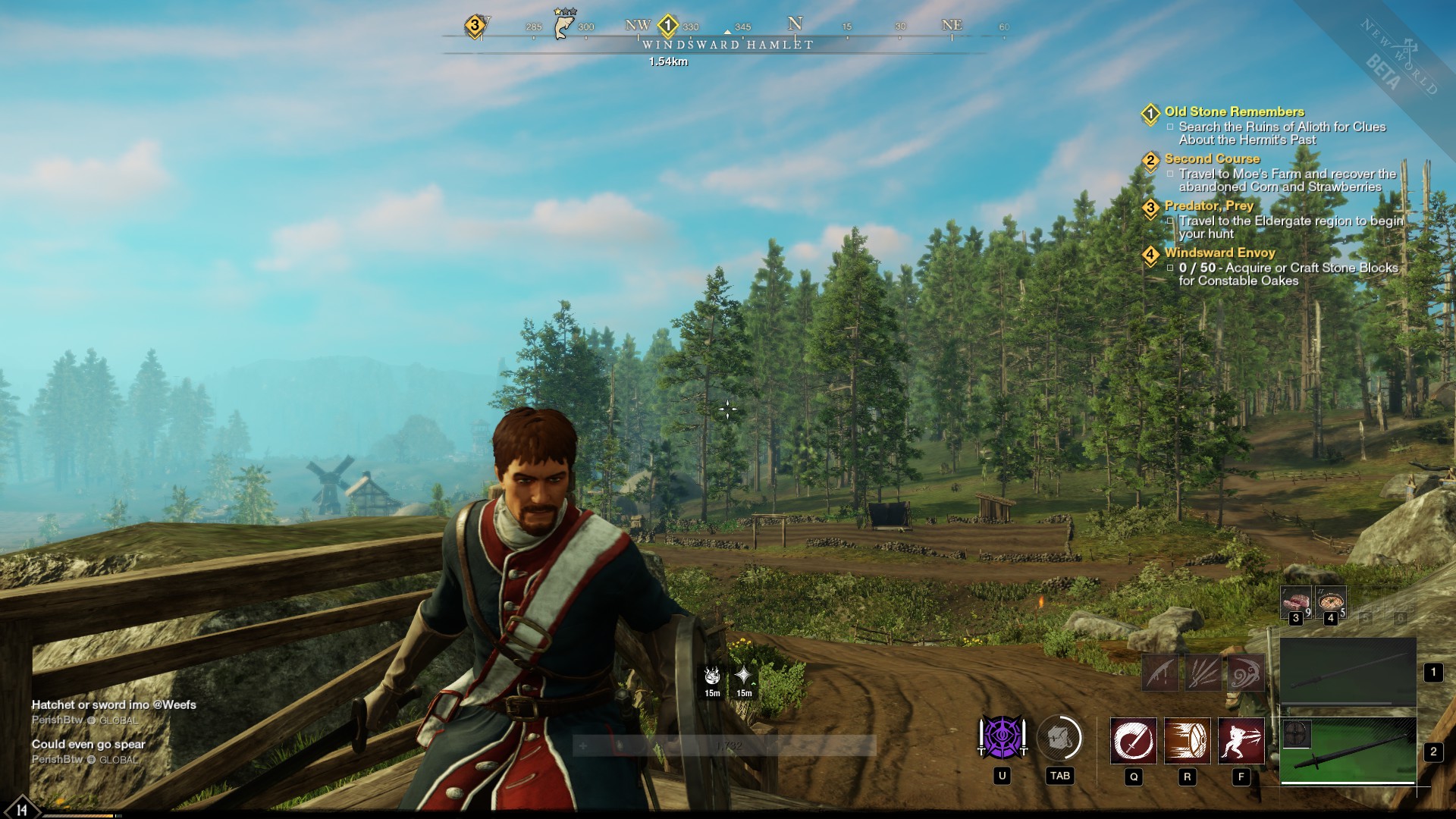Activate the shield rush ability
This screenshot has height=819, width=1456.
coord(1187,740)
